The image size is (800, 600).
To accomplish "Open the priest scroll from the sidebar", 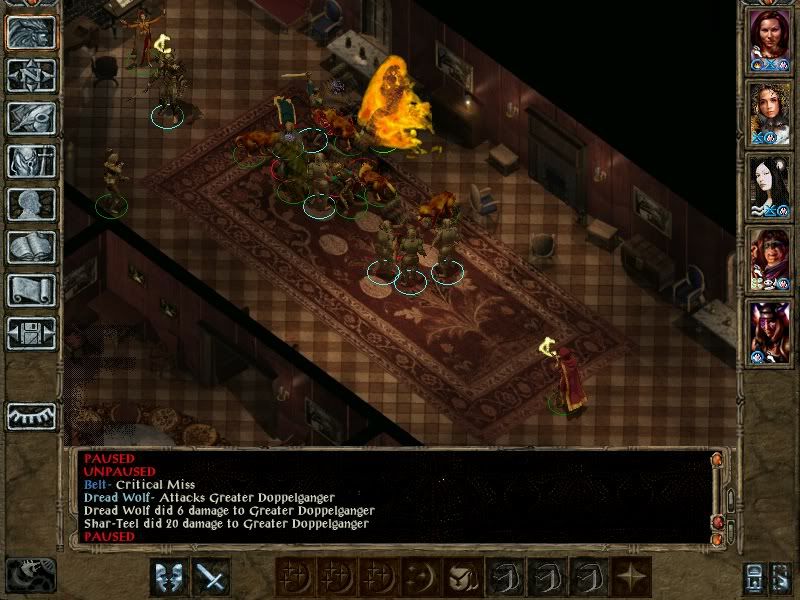I will pyautogui.click(x=31, y=290).
